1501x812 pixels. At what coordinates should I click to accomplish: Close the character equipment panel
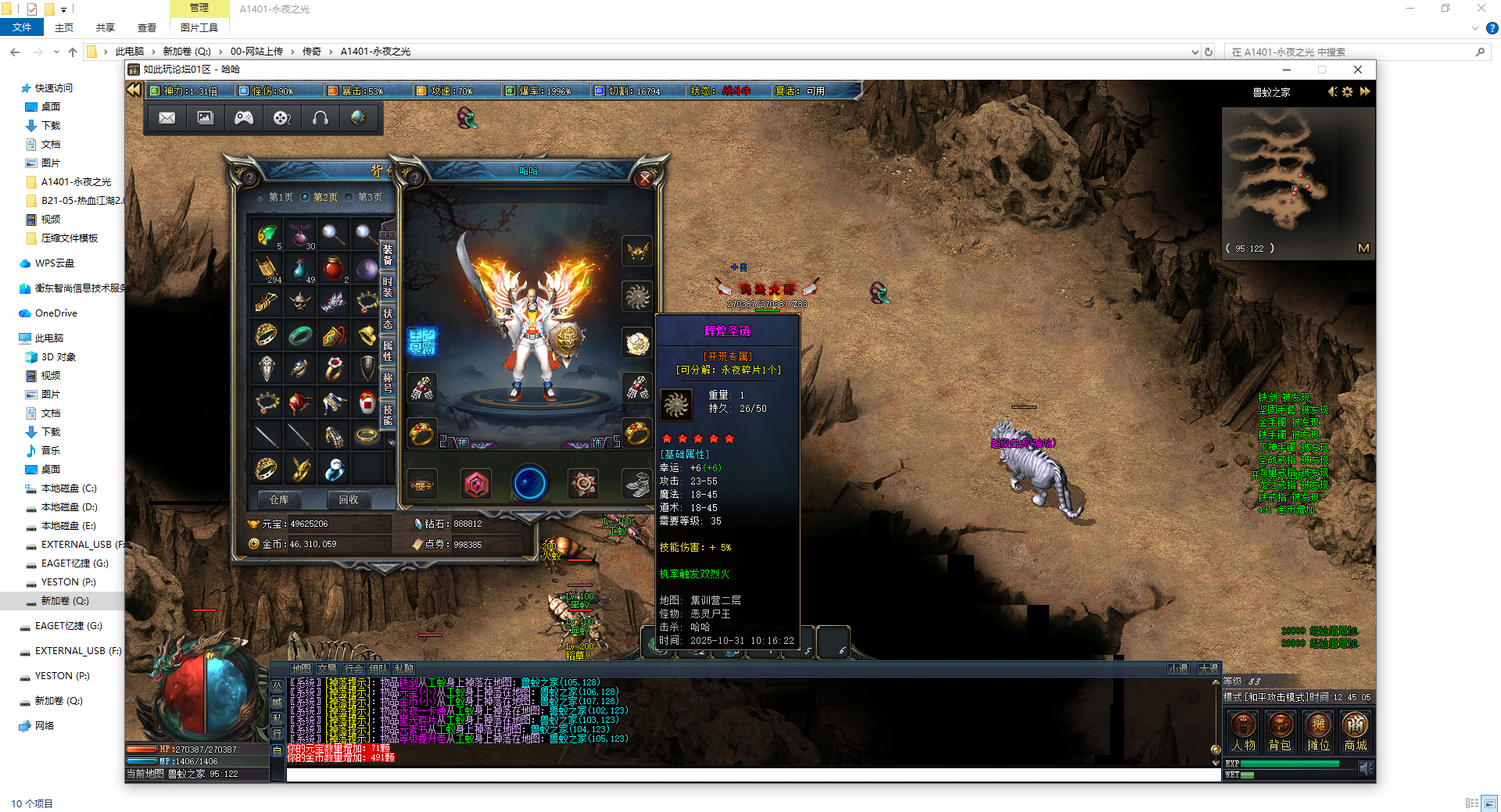click(x=645, y=179)
